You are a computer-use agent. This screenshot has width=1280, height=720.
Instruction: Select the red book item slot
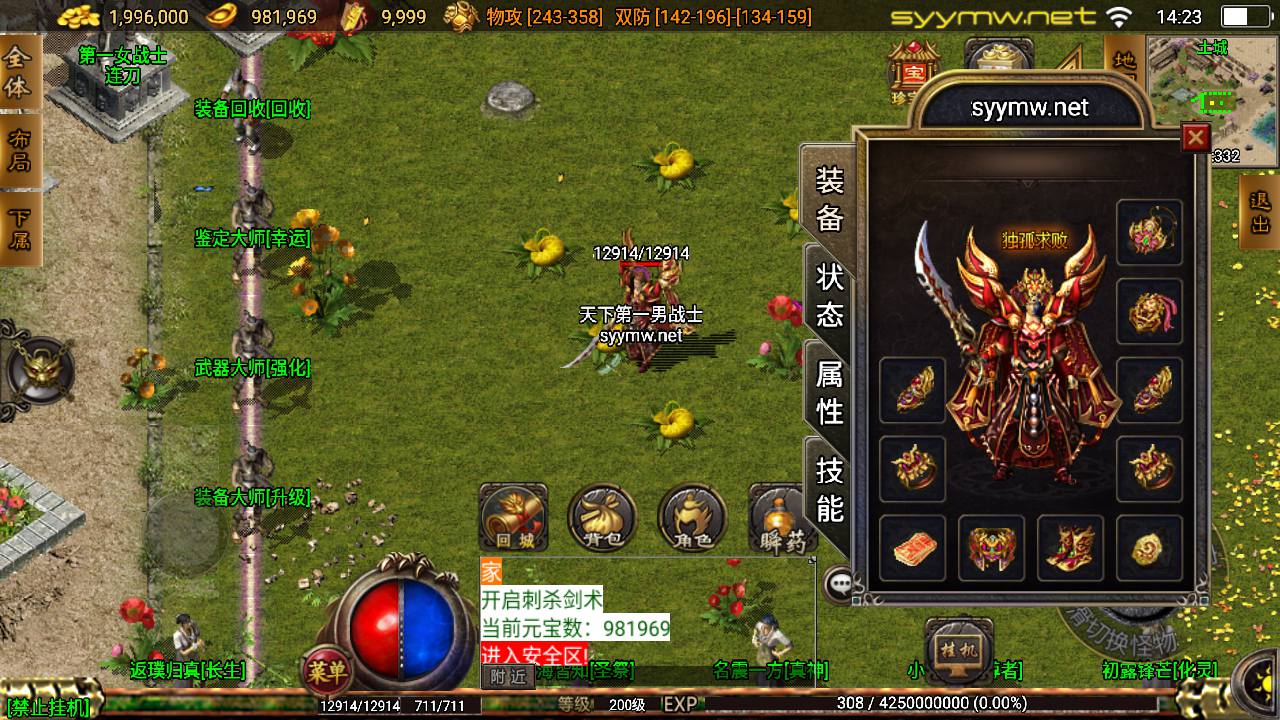tap(912, 548)
